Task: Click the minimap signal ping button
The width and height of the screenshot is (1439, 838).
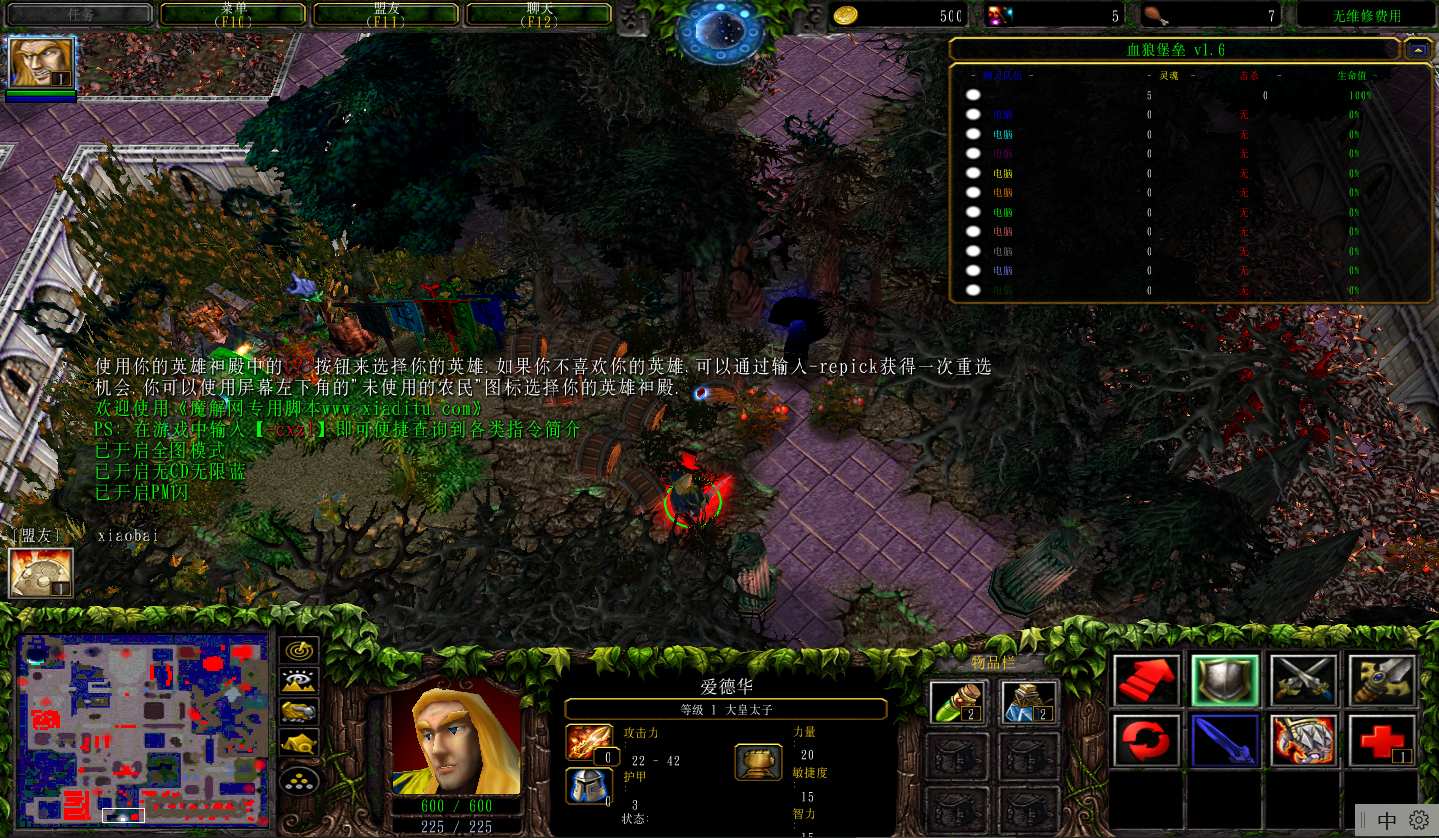Action: coord(299,650)
